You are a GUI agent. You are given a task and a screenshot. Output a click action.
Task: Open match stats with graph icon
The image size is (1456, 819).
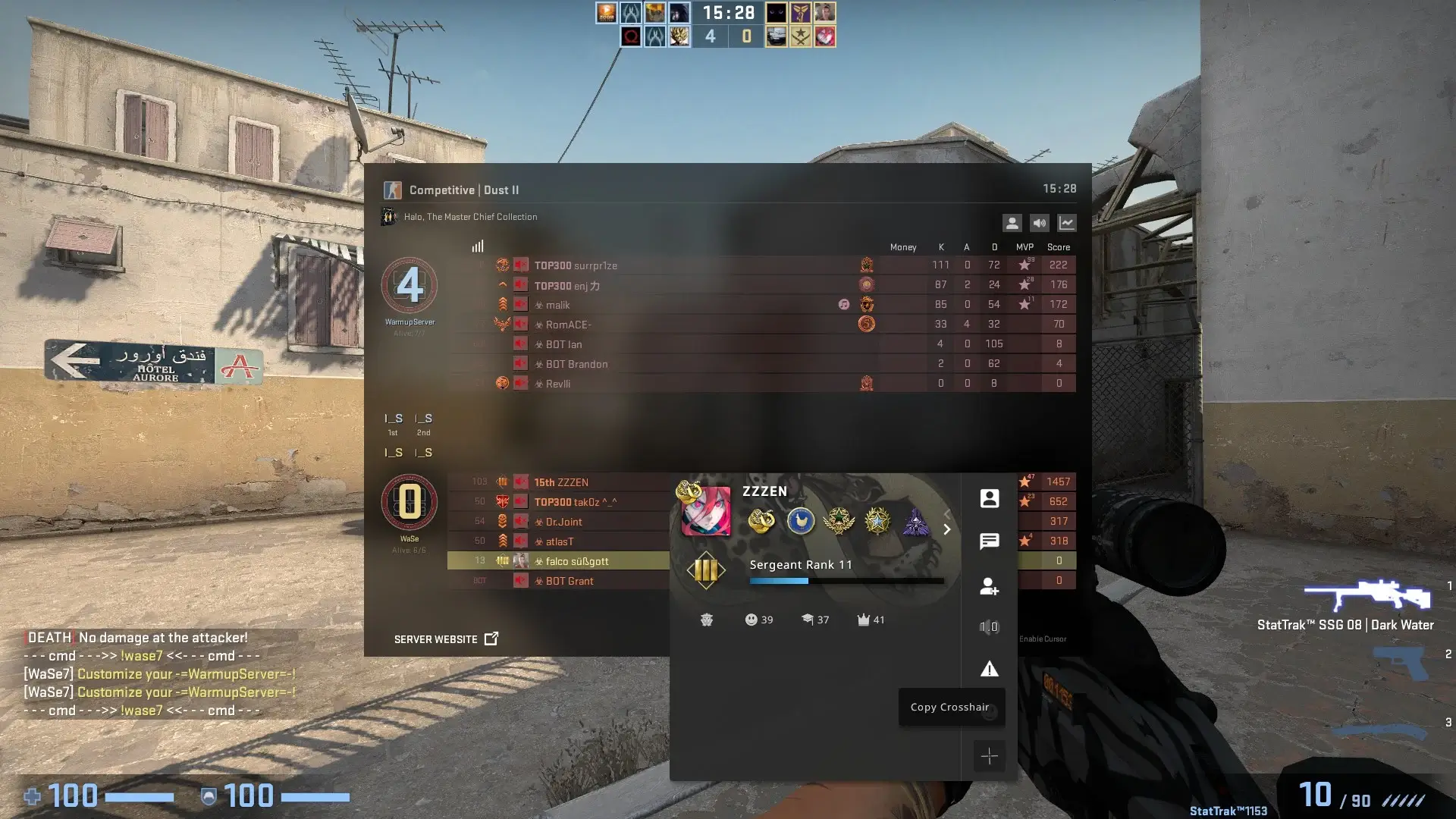point(1067,222)
